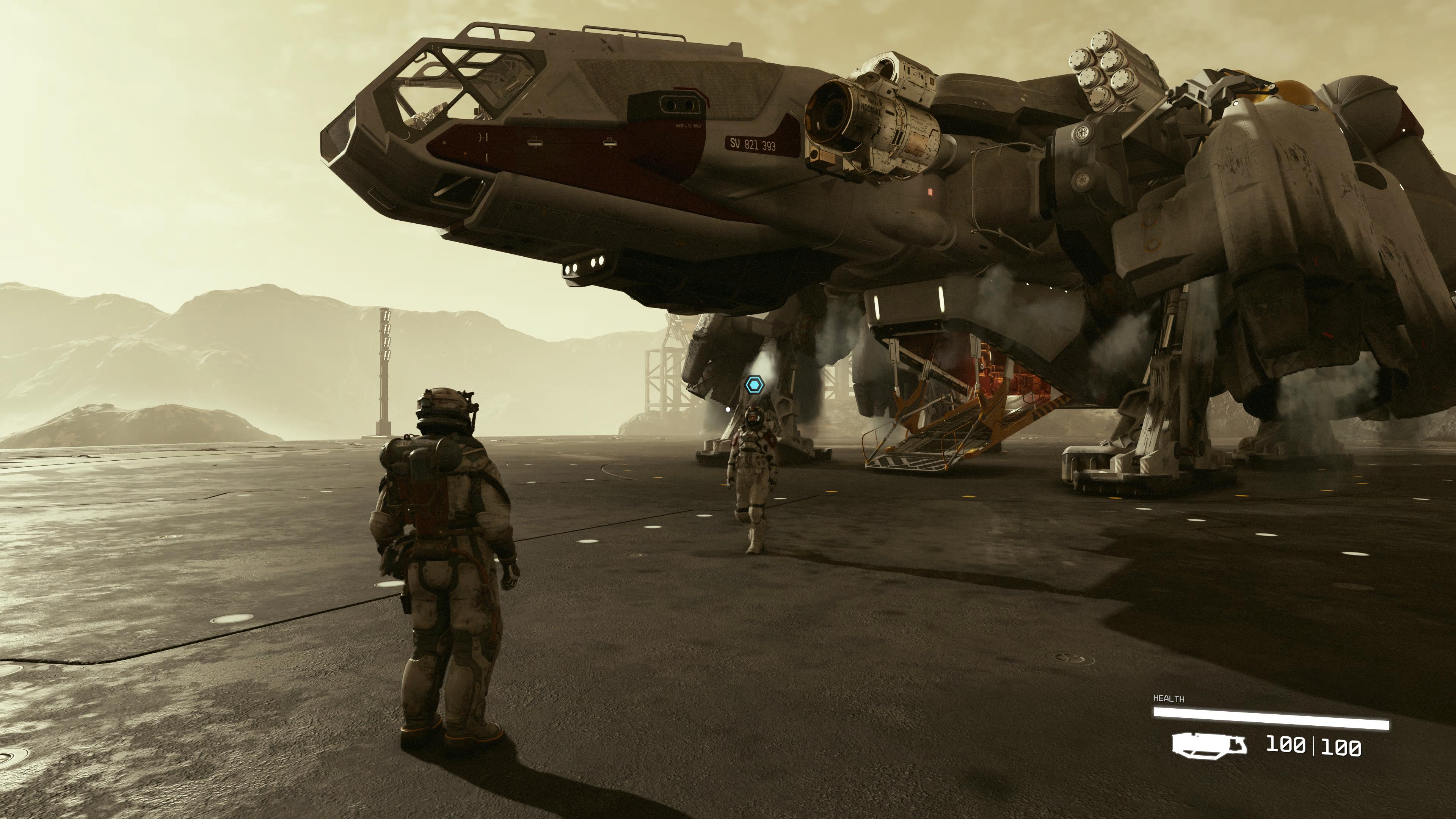
Task: Select the equipped weapon icon
Action: [x=1209, y=744]
